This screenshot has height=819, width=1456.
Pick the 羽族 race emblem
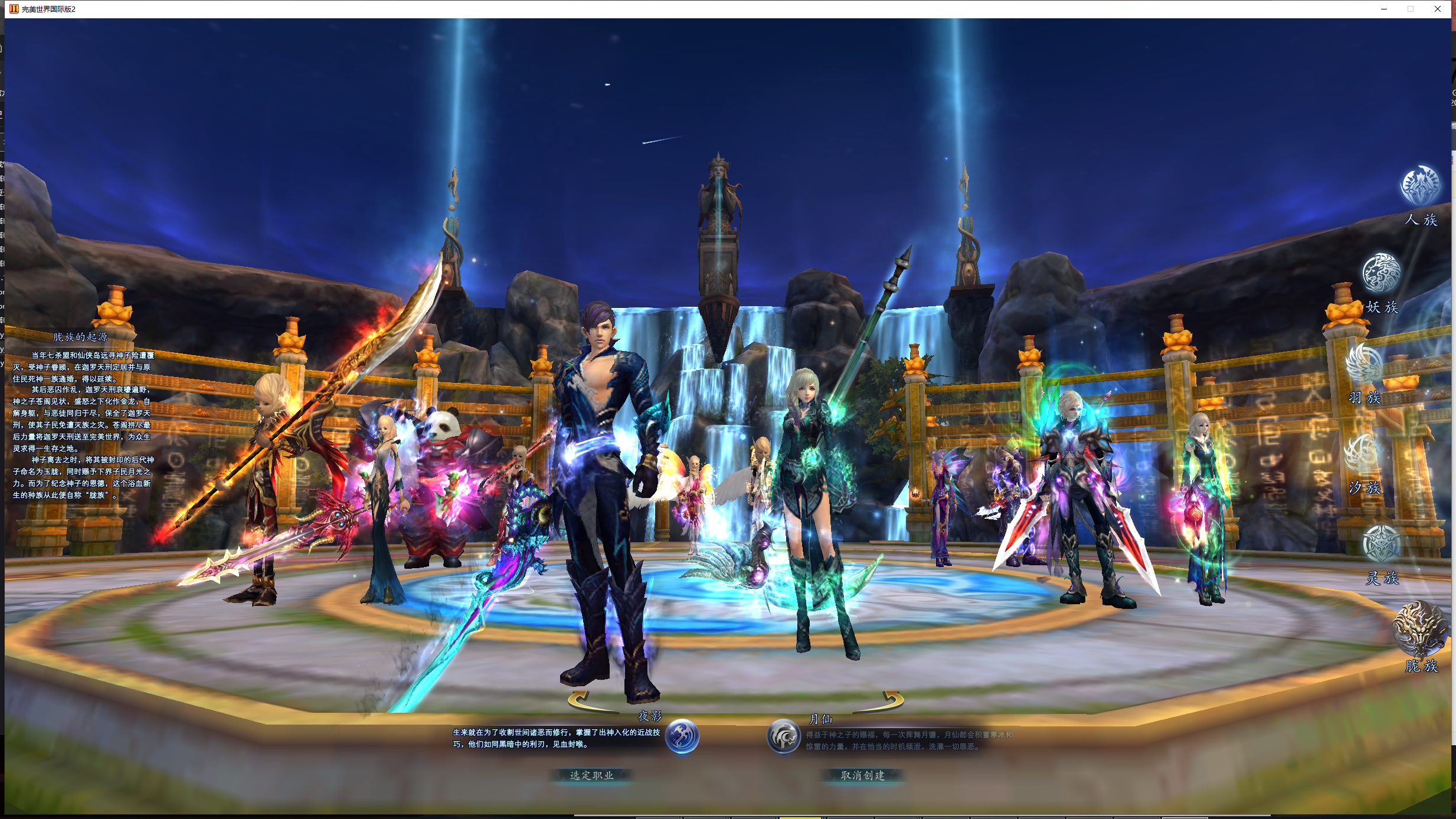[x=1364, y=363]
